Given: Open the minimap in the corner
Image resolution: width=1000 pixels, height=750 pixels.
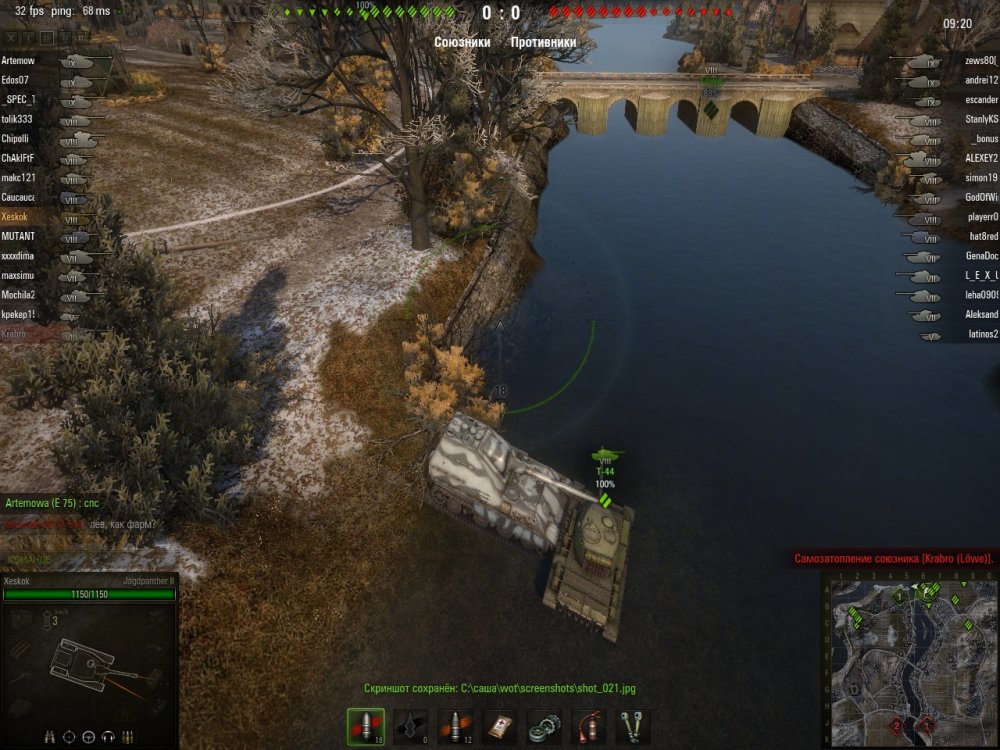Looking at the screenshot, I should [x=909, y=660].
